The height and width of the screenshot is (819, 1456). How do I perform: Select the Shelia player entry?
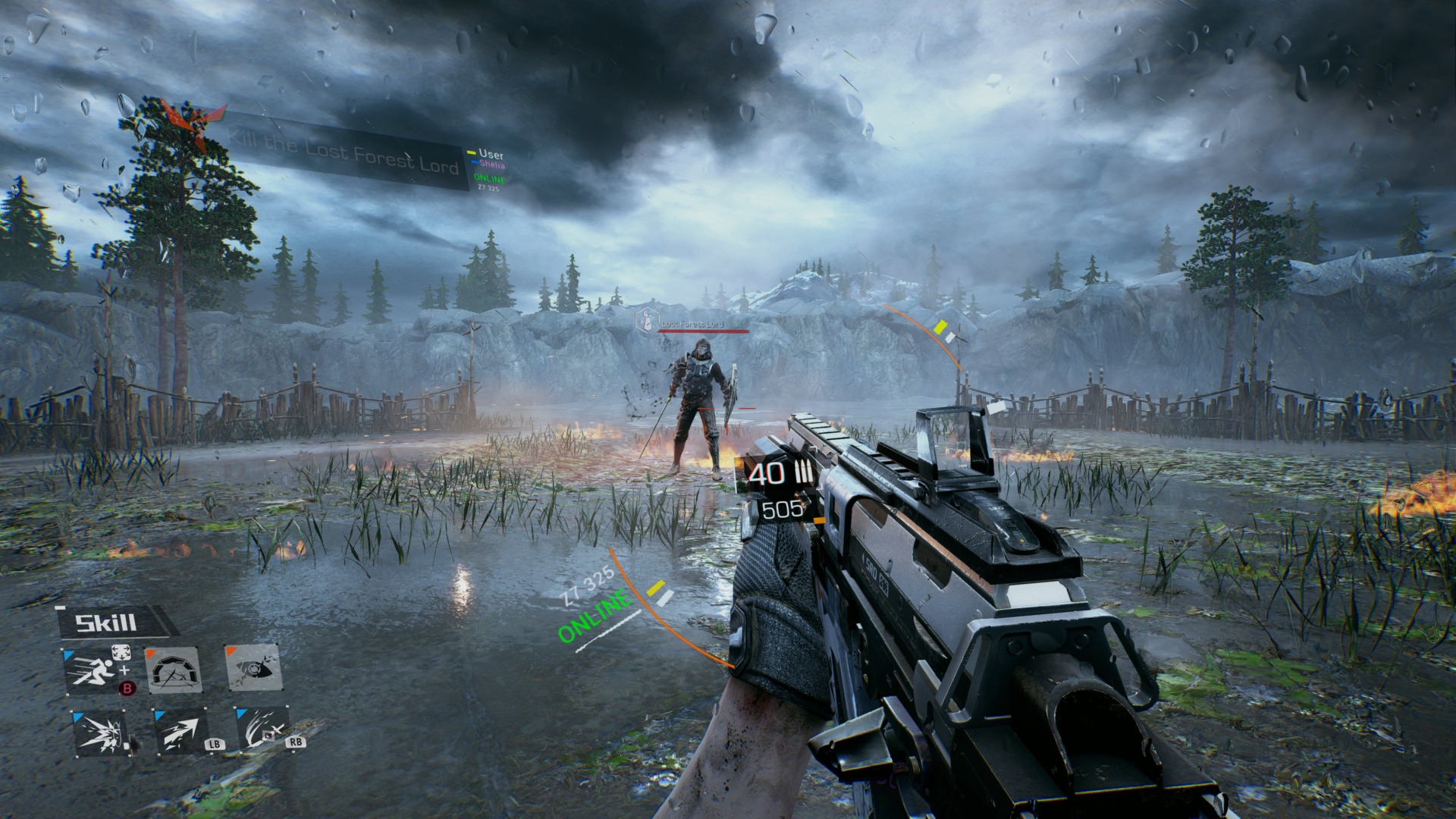click(492, 165)
